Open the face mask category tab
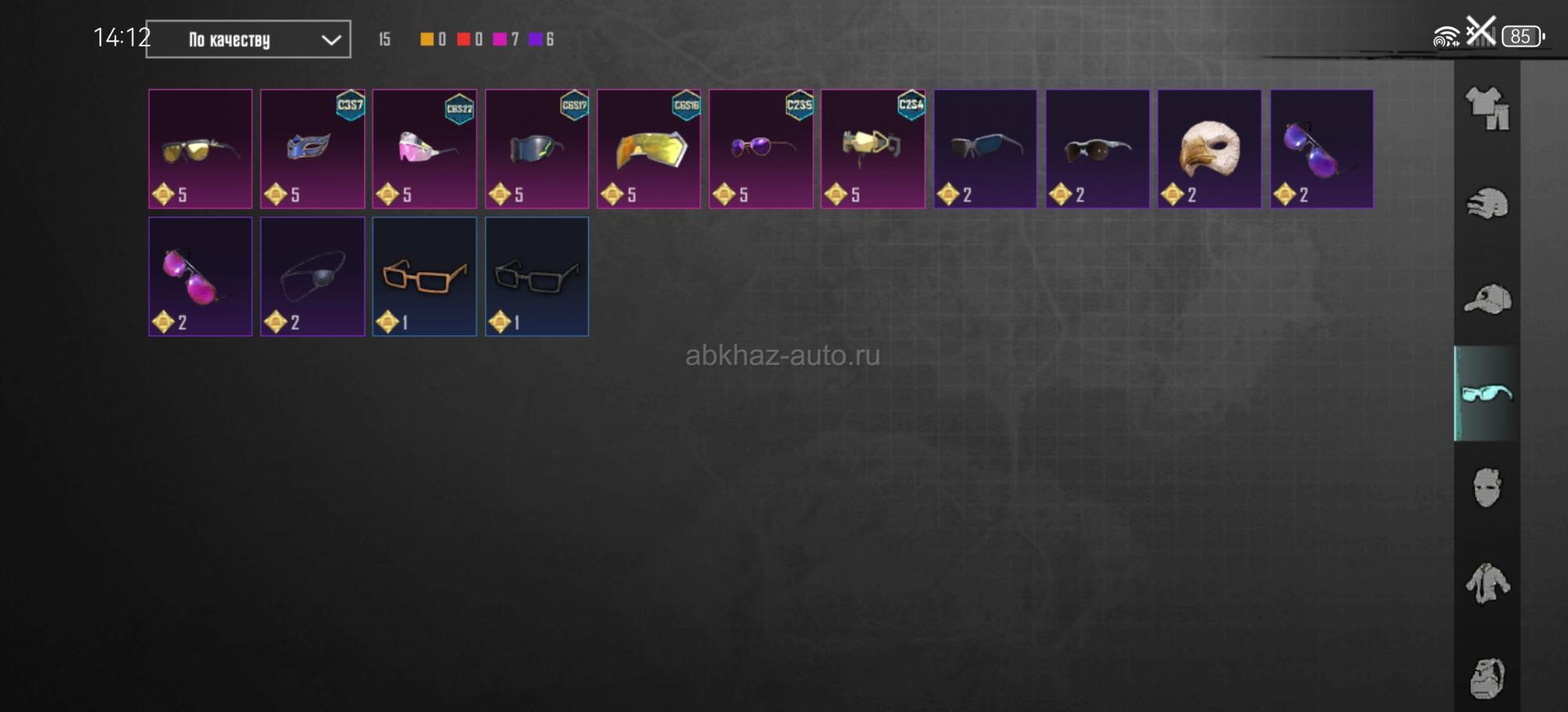This screenshot has height=712, width=1568. (x=1487, y=488)
